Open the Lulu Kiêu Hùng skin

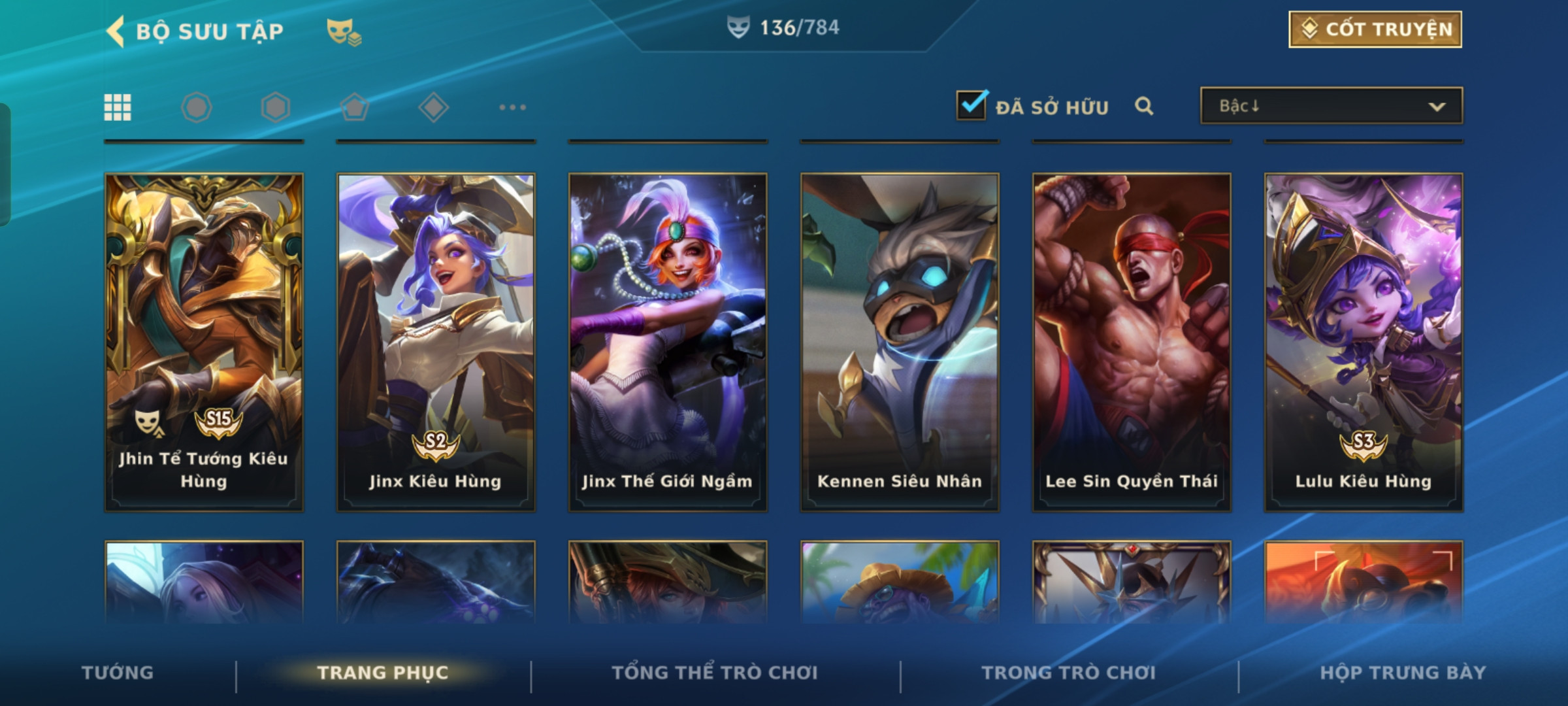tap(1364, 341)
